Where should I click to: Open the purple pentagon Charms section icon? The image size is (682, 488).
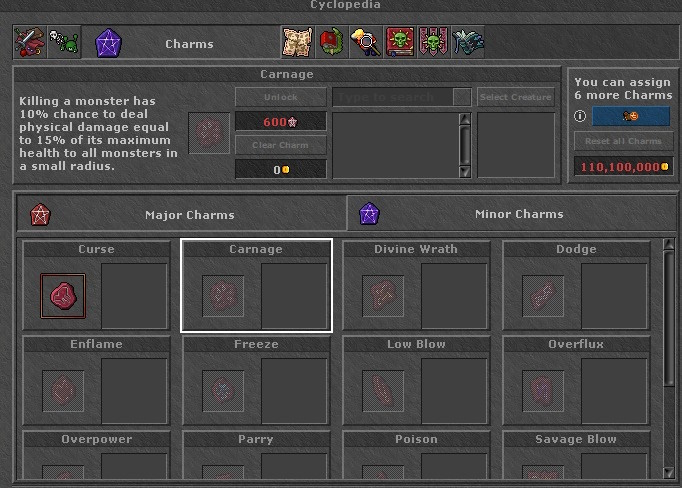tap(108, 43)
